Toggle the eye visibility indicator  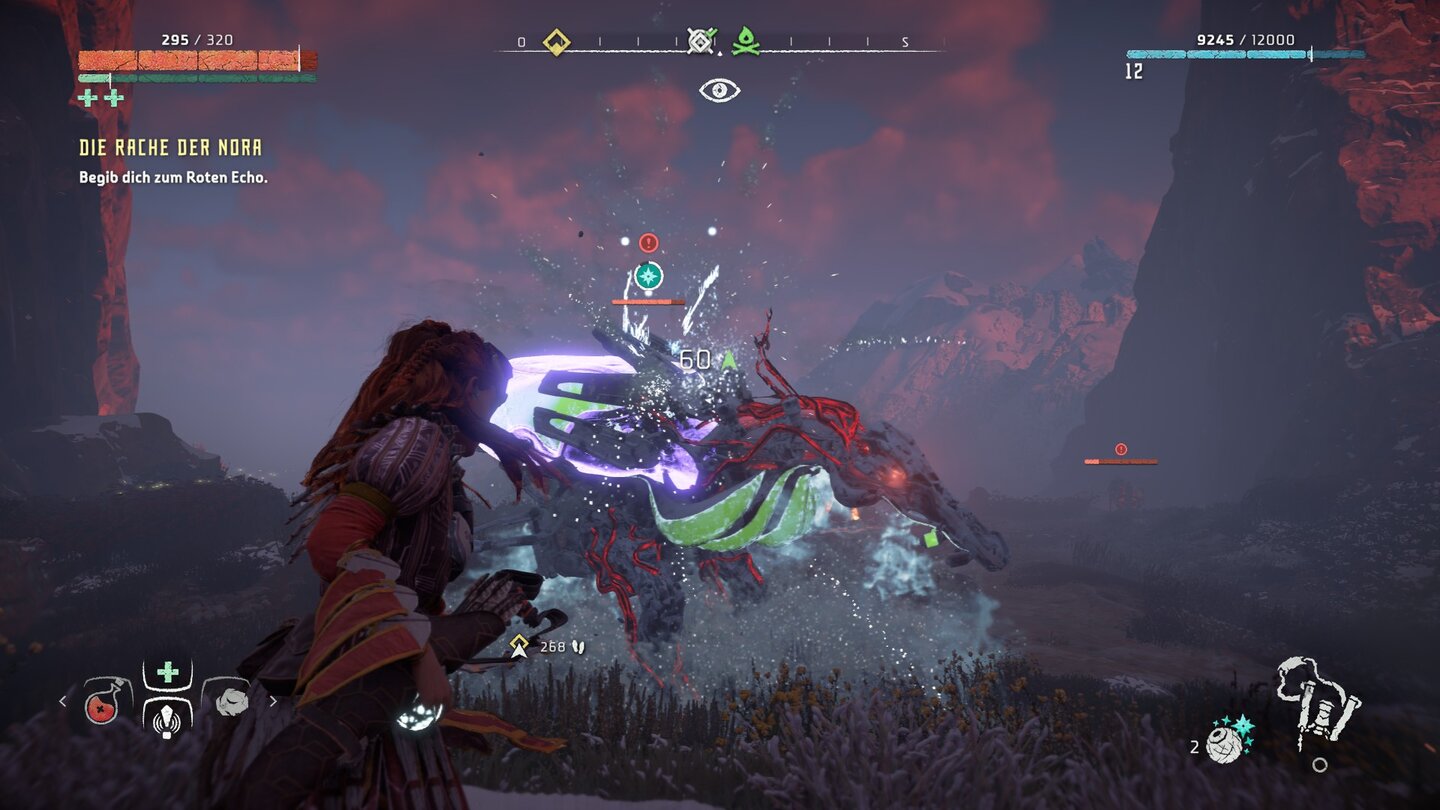(x=719, y=90)
